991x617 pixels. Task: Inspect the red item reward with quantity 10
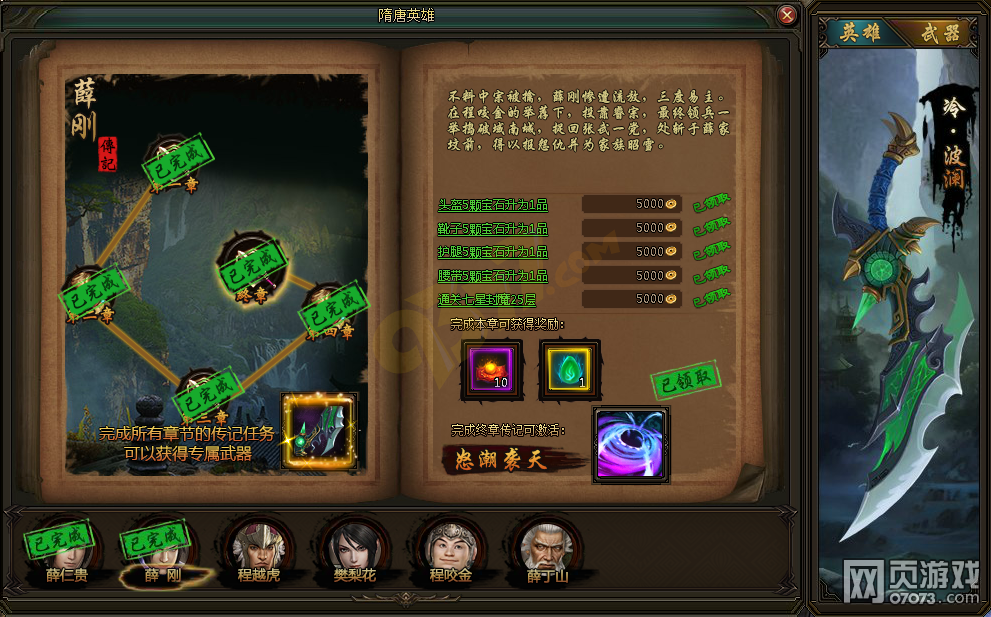click(x=491, y=368)
